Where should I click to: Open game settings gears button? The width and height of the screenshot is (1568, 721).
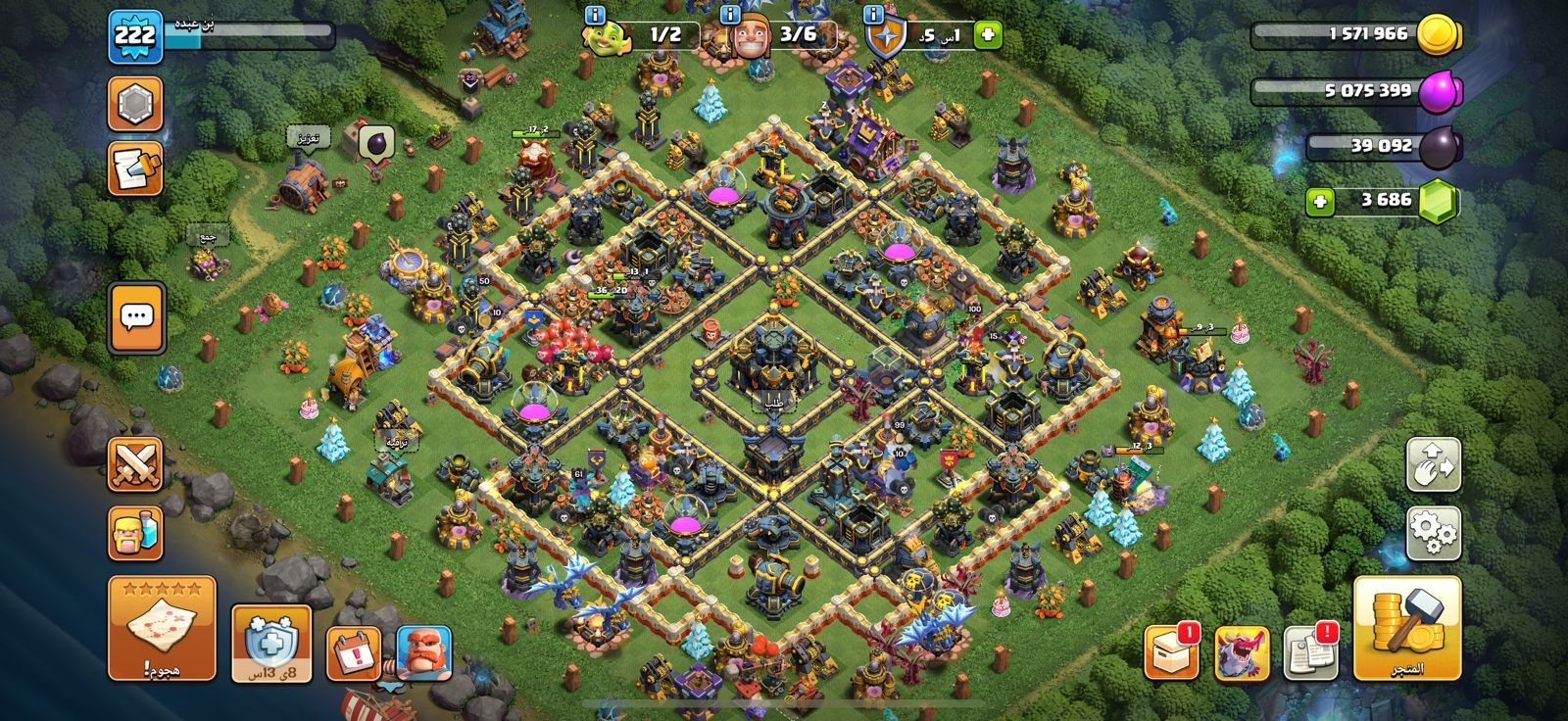[1433, 534]
